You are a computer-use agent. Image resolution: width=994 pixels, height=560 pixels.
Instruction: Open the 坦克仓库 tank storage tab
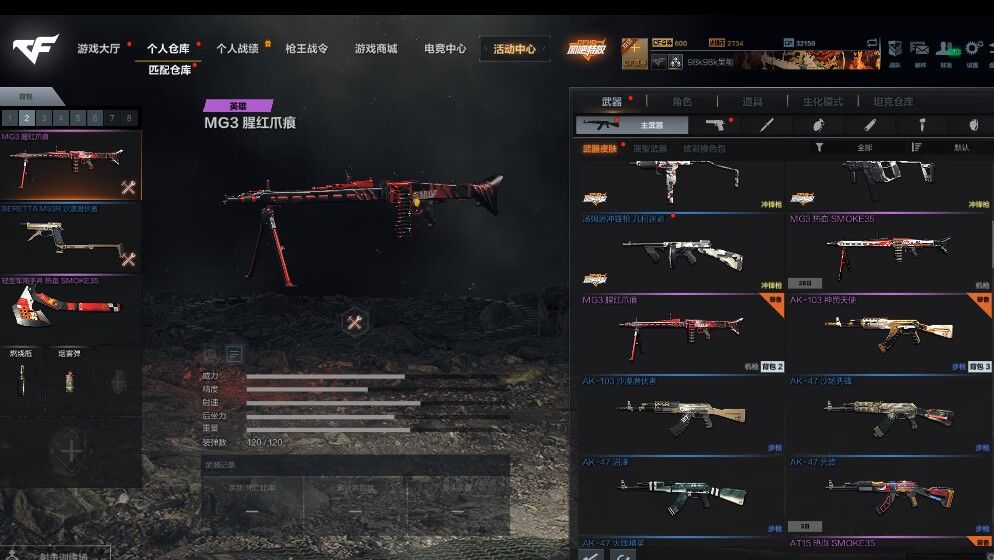(x=893, y=101)
